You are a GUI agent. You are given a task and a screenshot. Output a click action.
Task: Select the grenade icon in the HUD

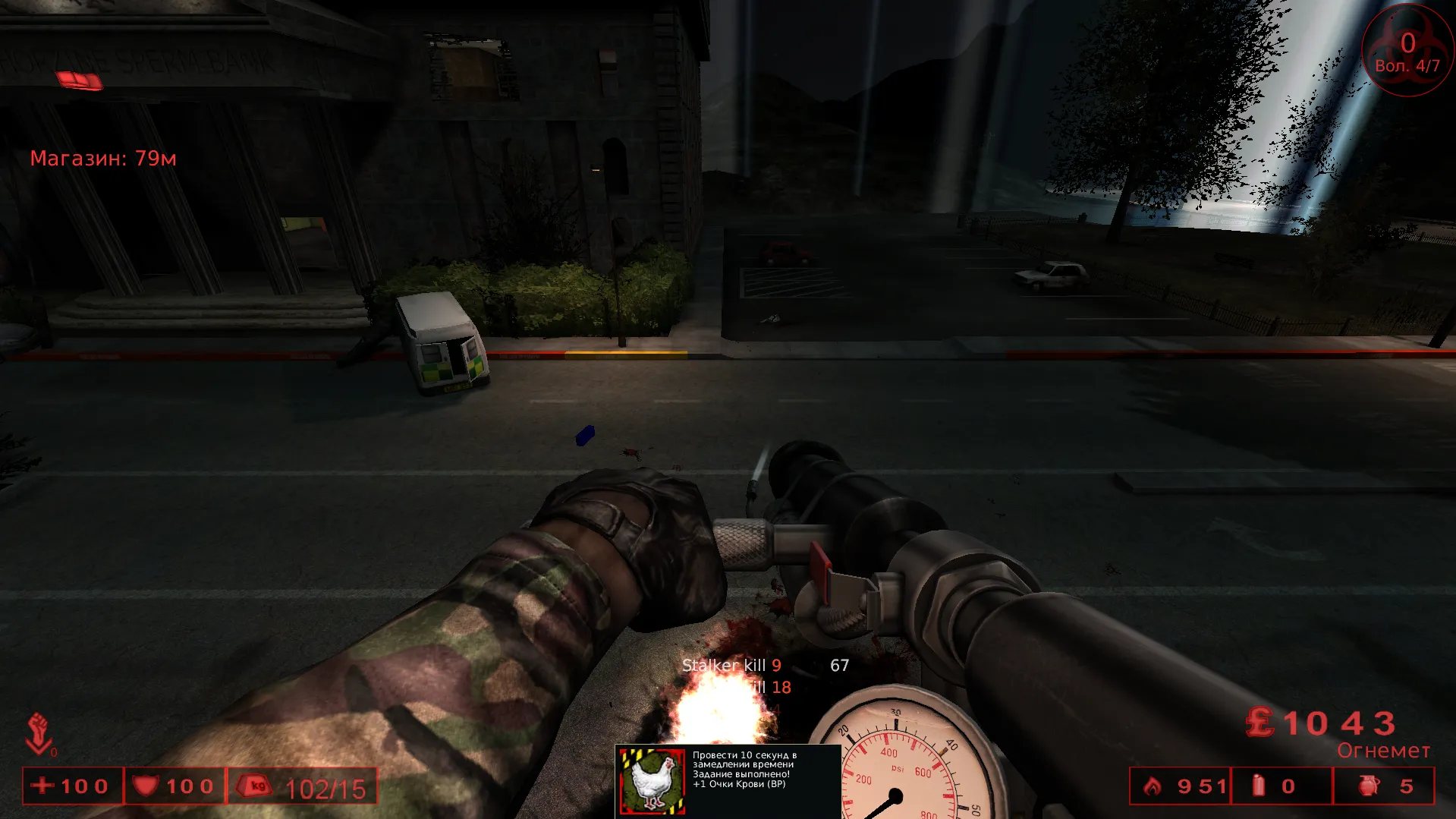point(1369,786)
